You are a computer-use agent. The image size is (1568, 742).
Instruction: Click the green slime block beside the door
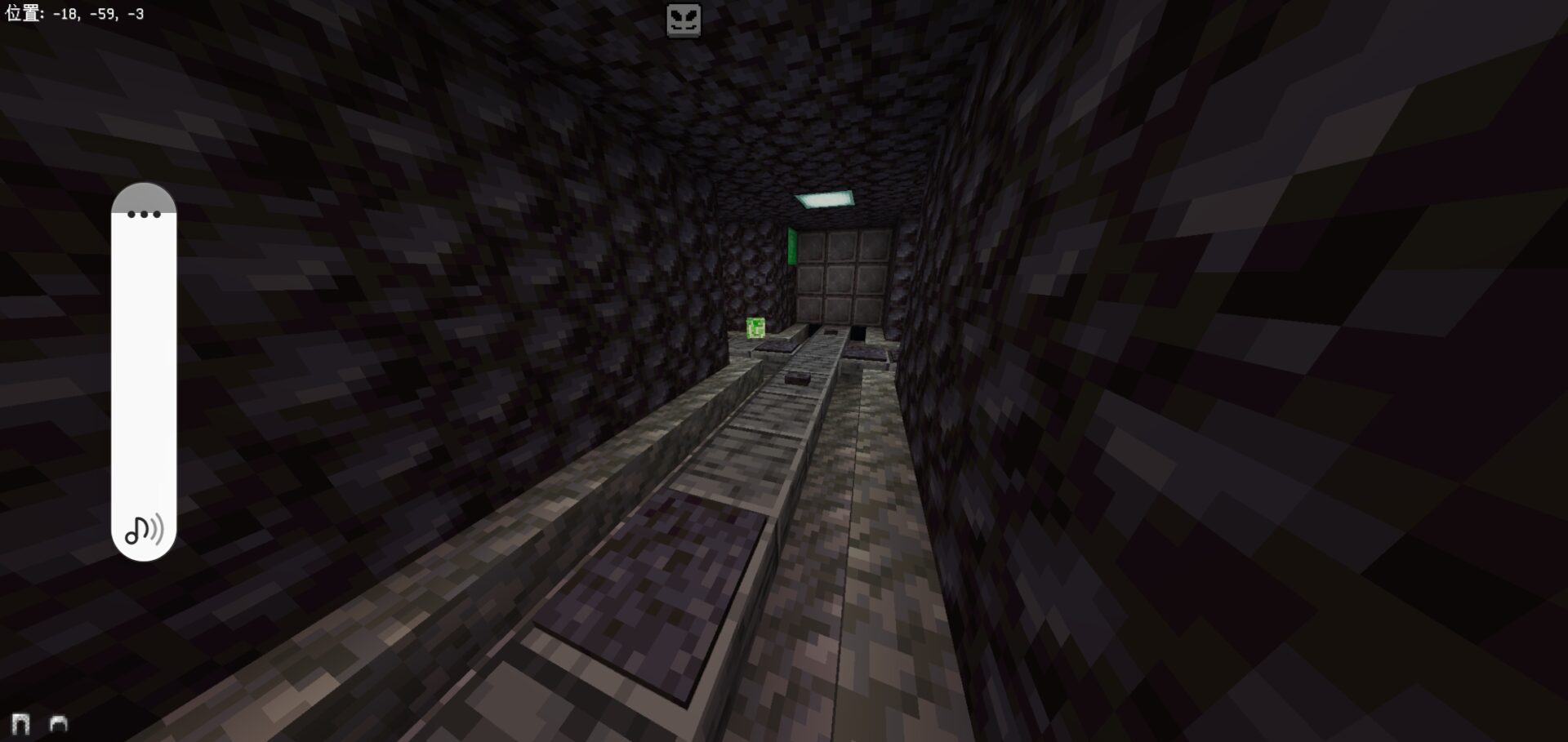755,327
